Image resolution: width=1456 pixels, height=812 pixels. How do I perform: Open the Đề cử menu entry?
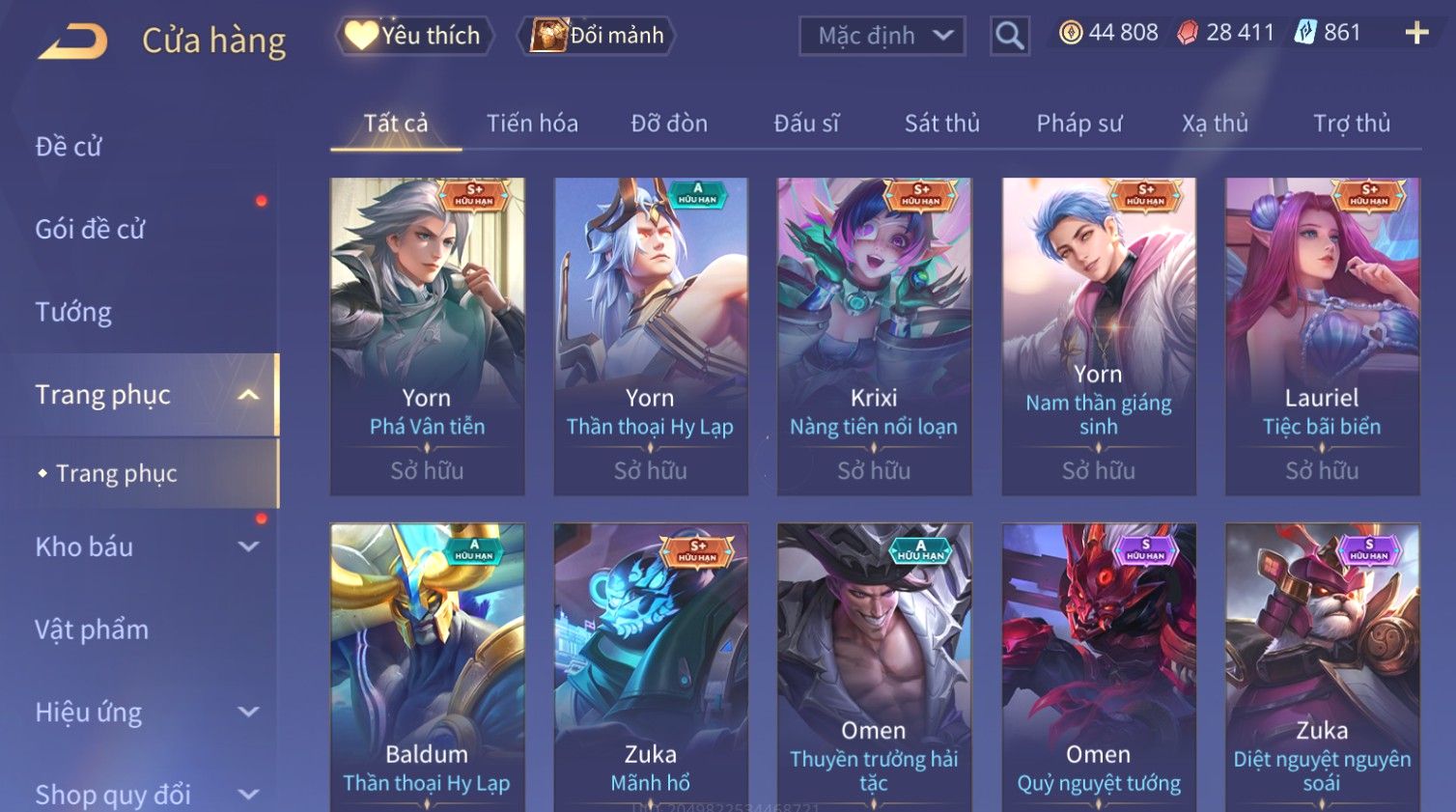69,147
